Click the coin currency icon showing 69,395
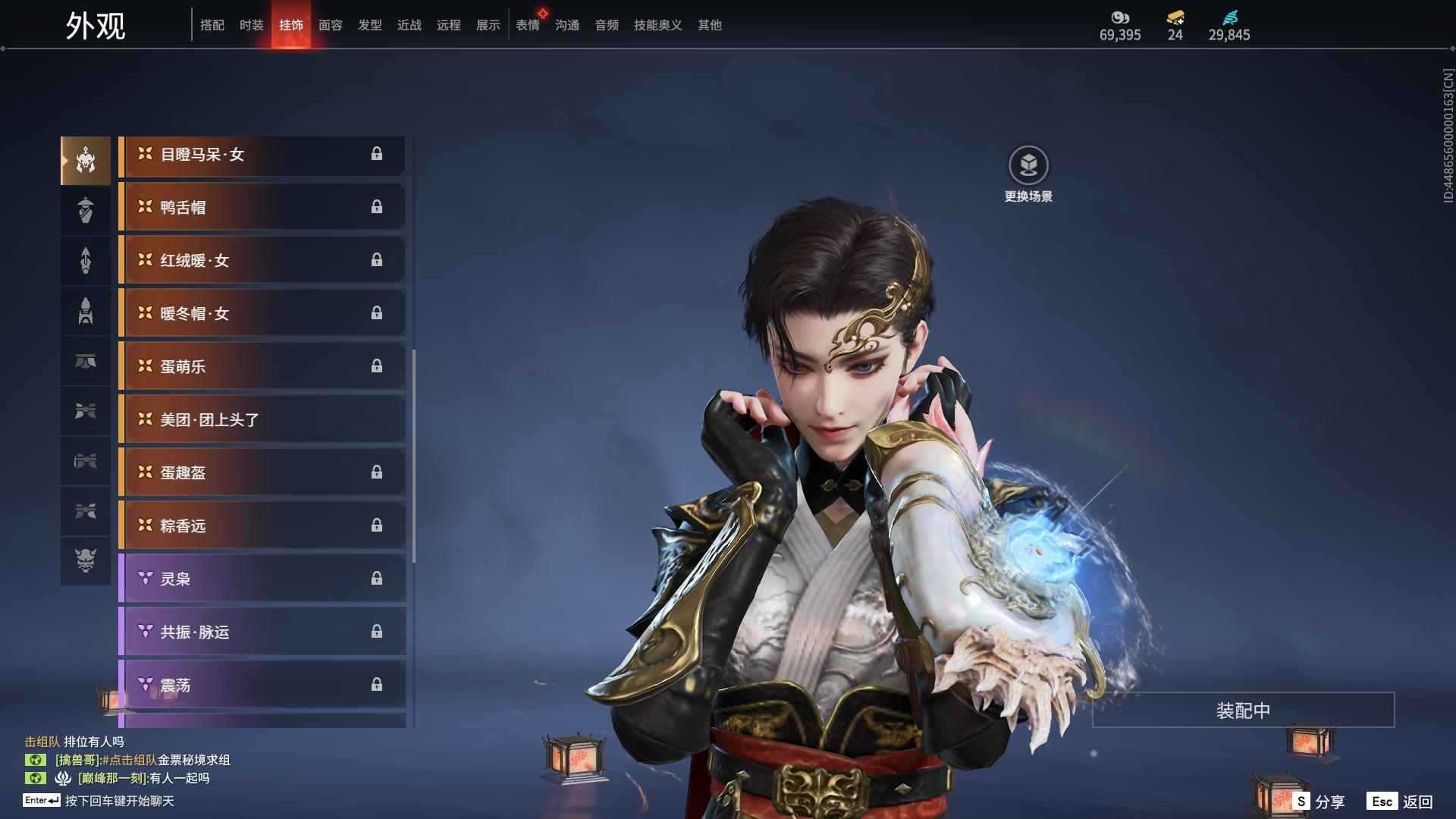The image size is (1456, 819). coord(1121,19)
